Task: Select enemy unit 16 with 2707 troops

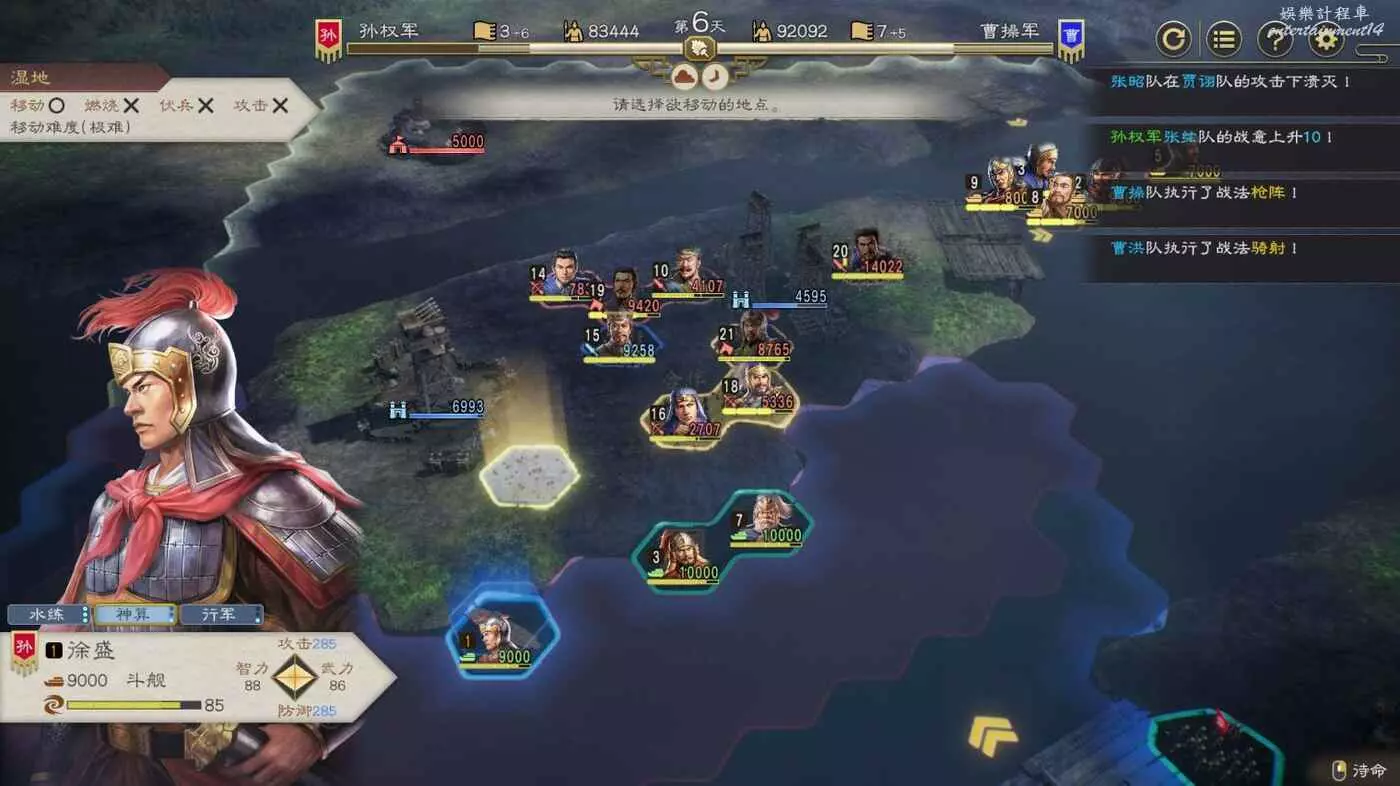Action: pos(686,414)
